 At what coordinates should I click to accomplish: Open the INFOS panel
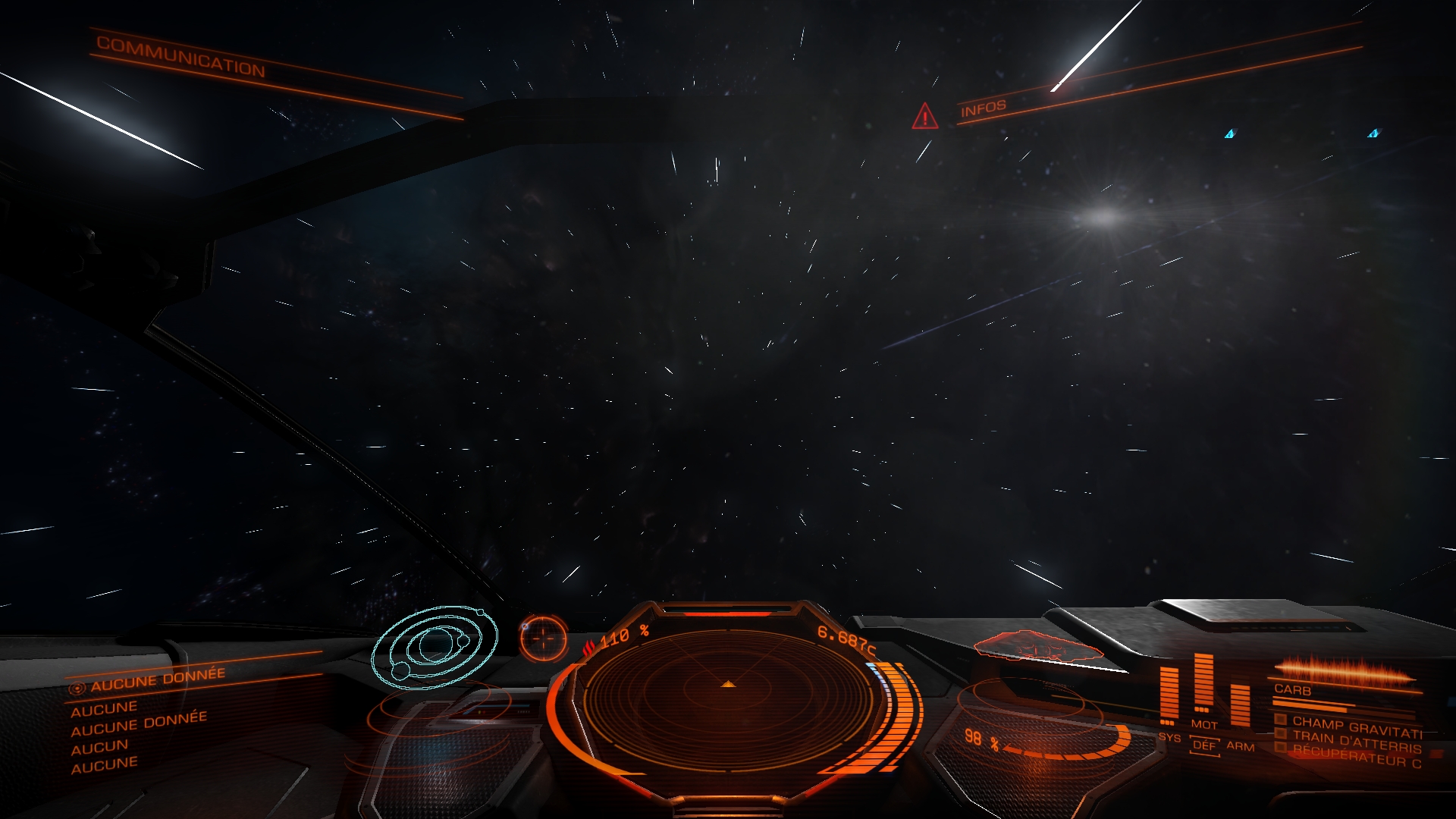(983, 108)
